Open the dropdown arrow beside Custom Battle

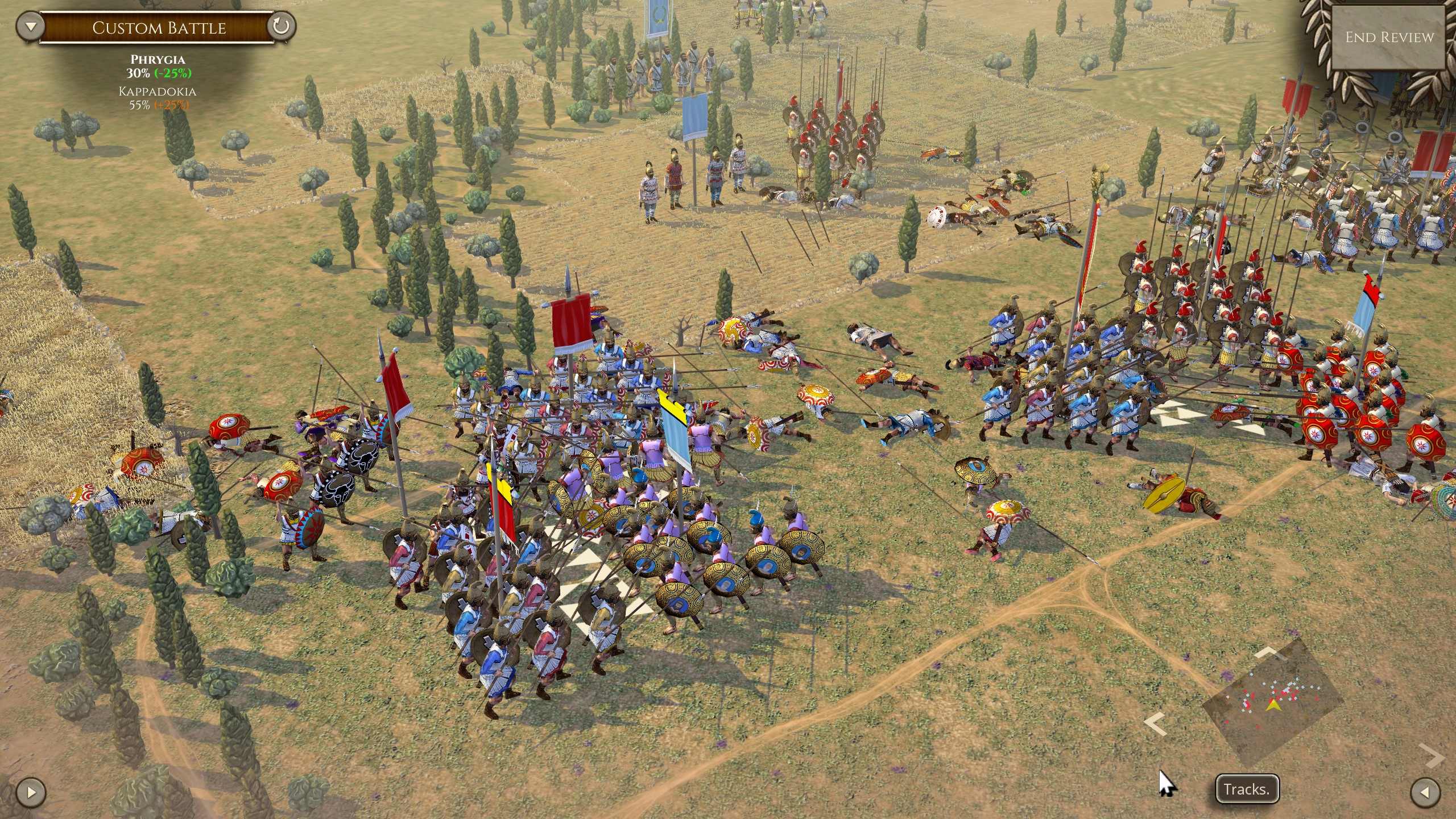30,26
